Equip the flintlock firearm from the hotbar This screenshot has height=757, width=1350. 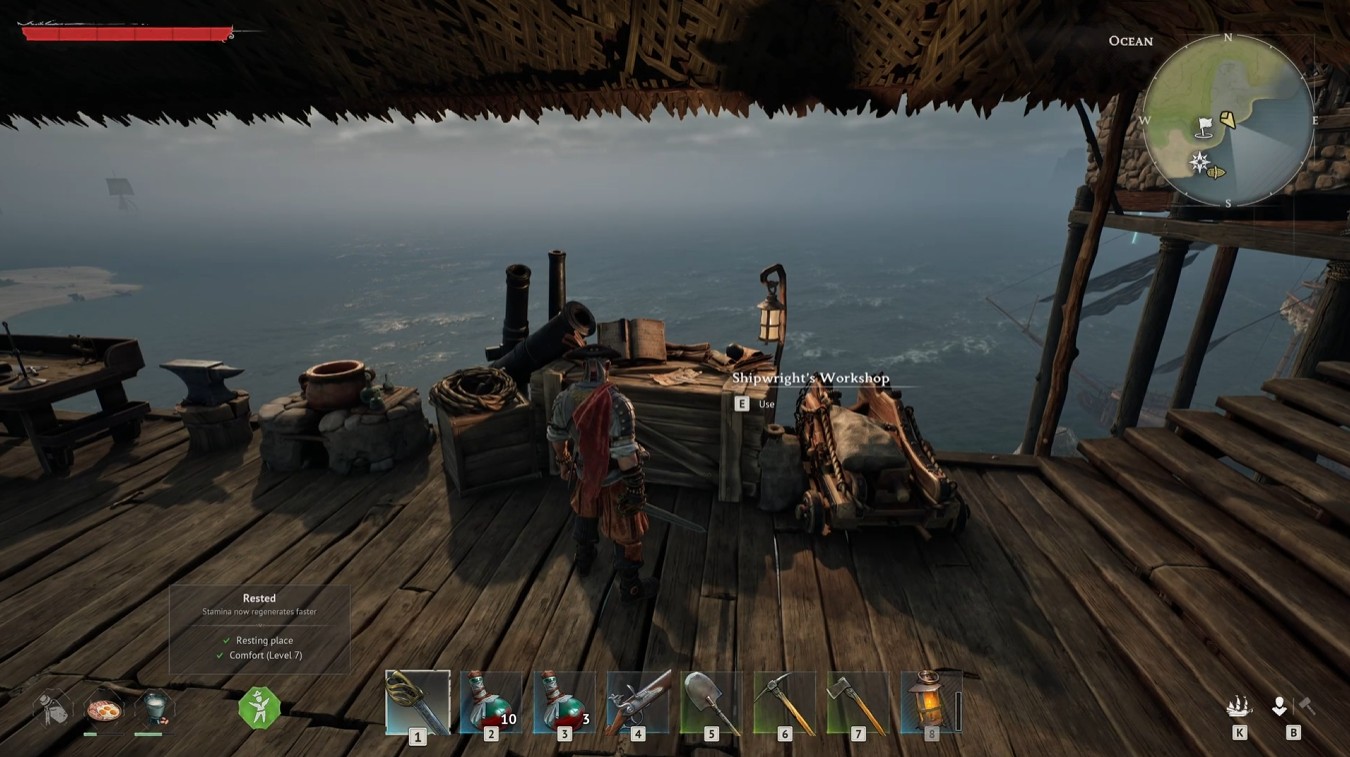point(638,702)
